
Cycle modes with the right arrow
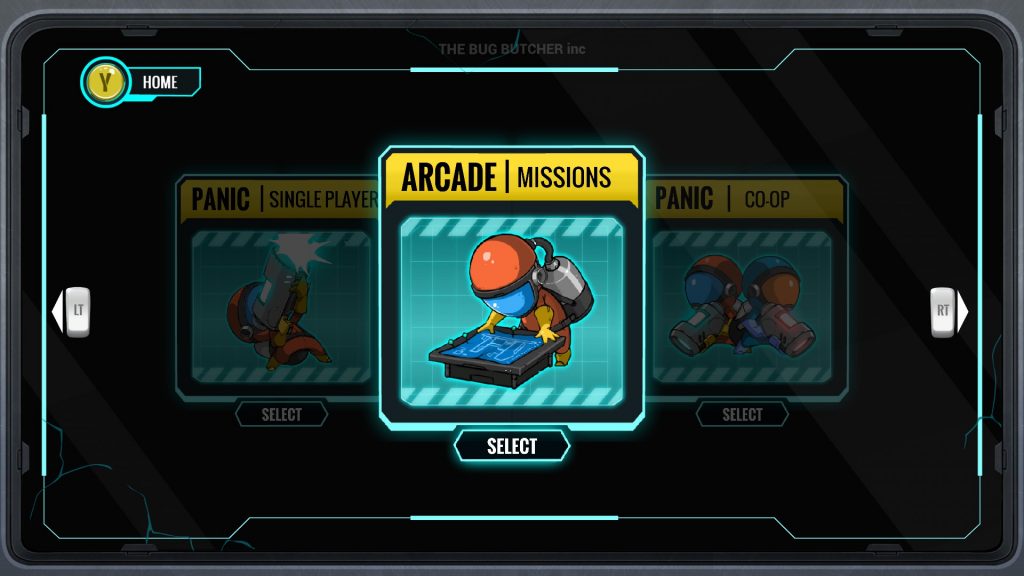949,311
